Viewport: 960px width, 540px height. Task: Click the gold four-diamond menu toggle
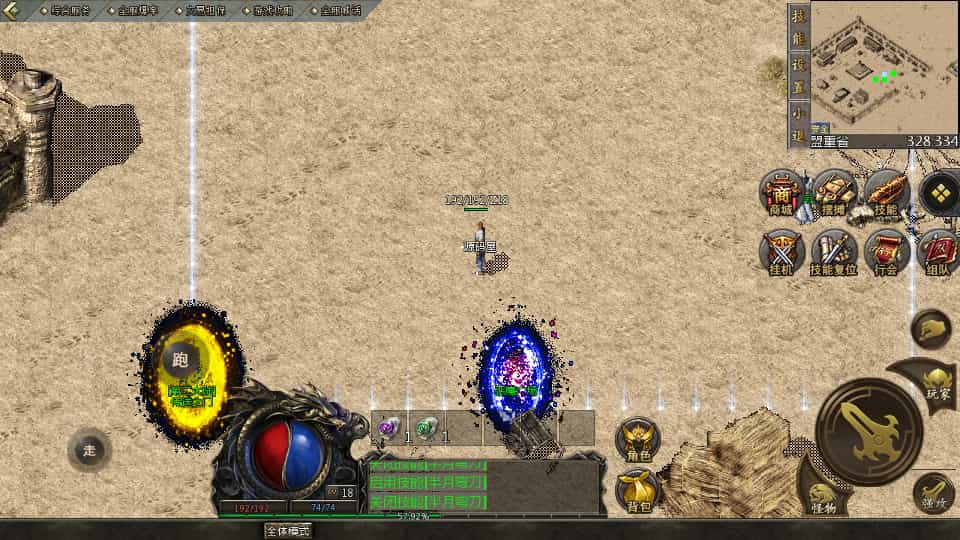point(940,193)
